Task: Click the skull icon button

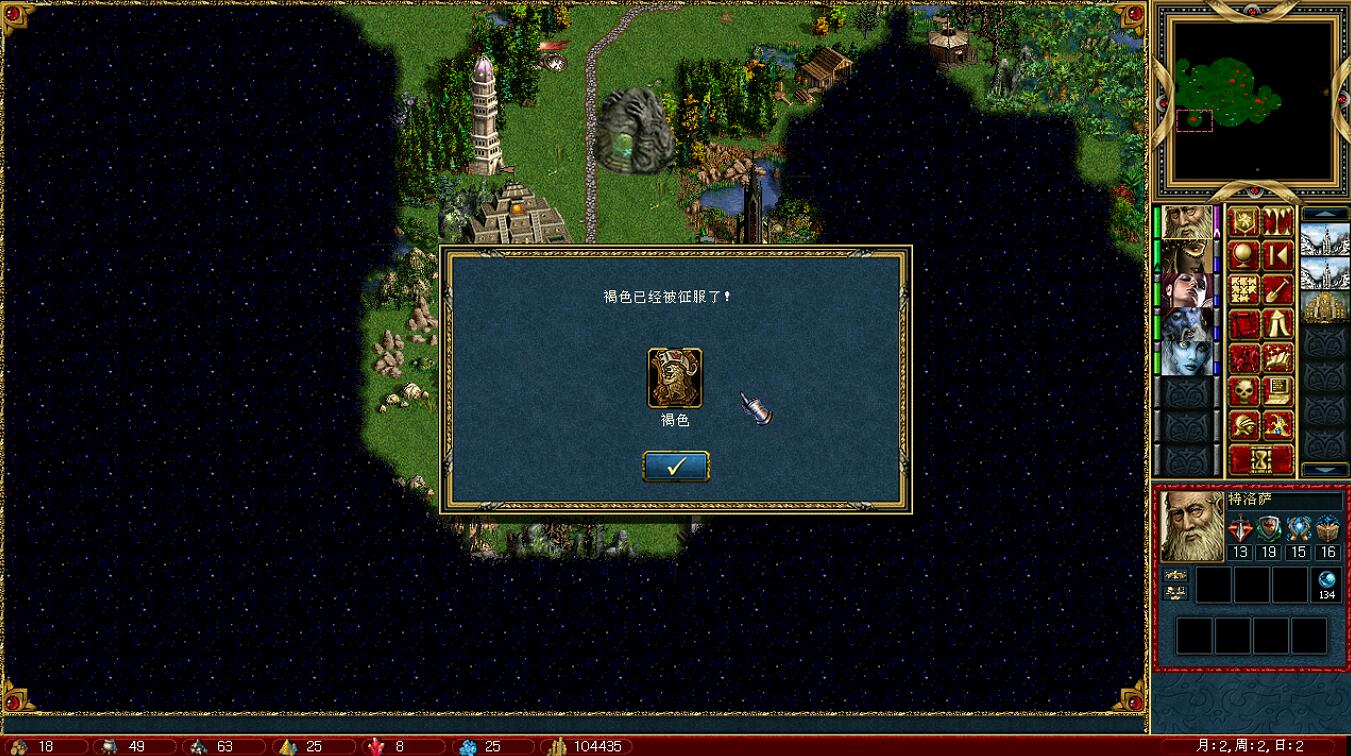Action: pos(1244,391)
